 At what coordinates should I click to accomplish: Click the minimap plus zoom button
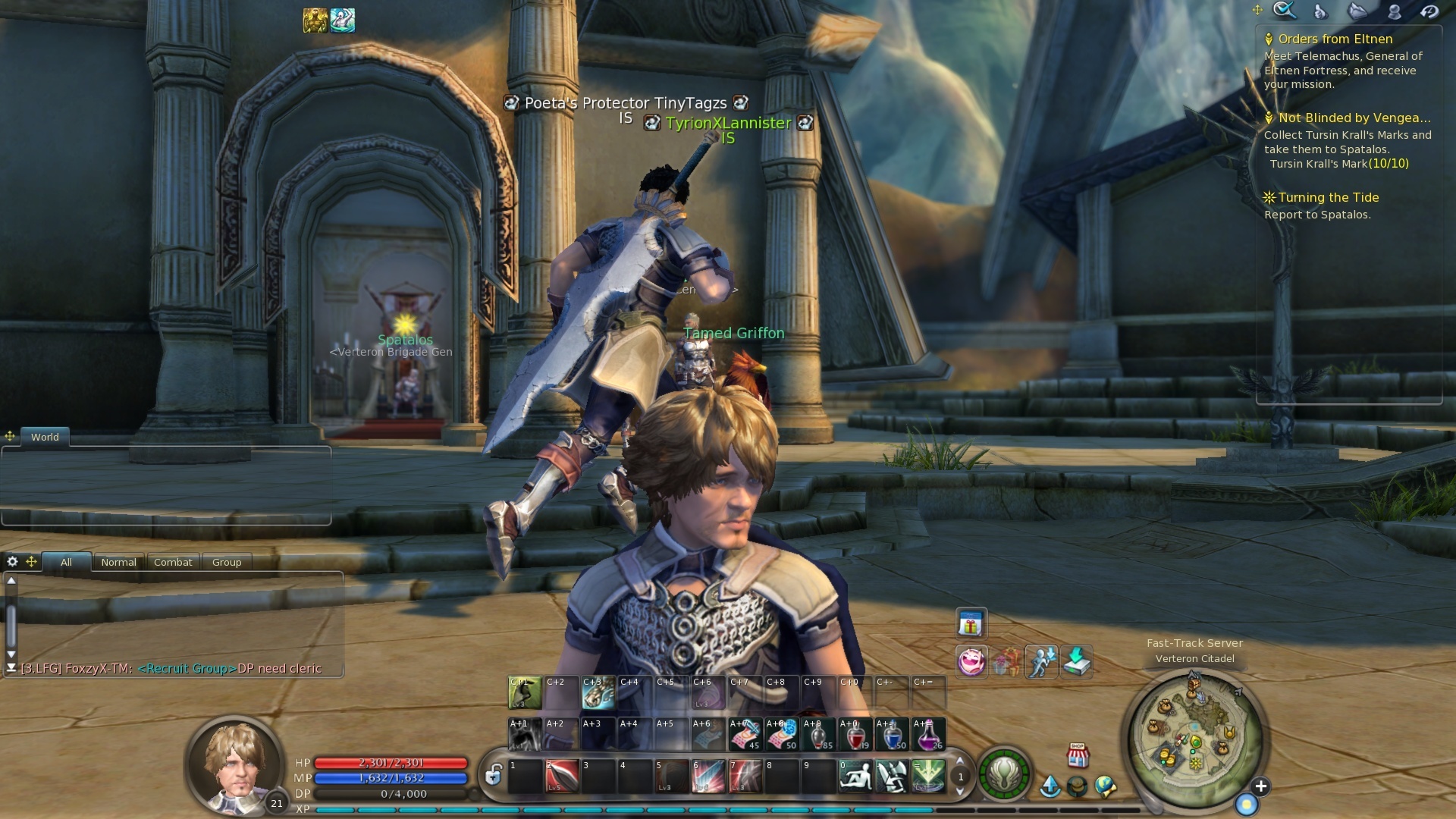point(1260,786)
